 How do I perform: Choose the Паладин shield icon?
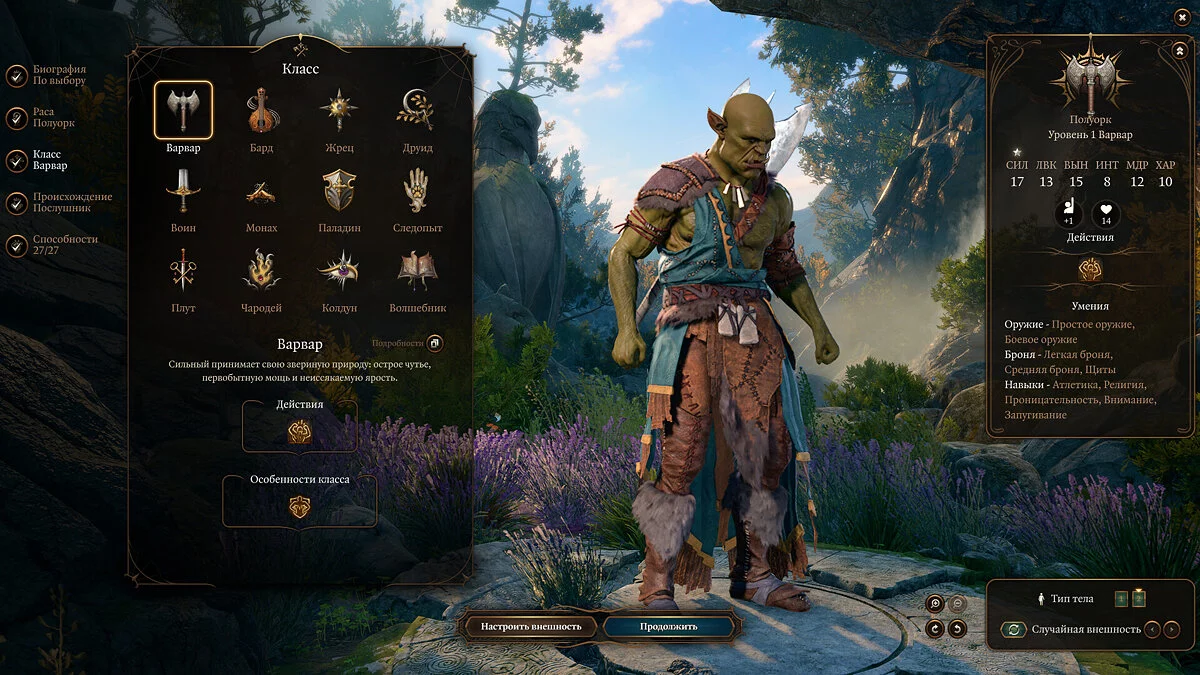[x=339, y=190]
